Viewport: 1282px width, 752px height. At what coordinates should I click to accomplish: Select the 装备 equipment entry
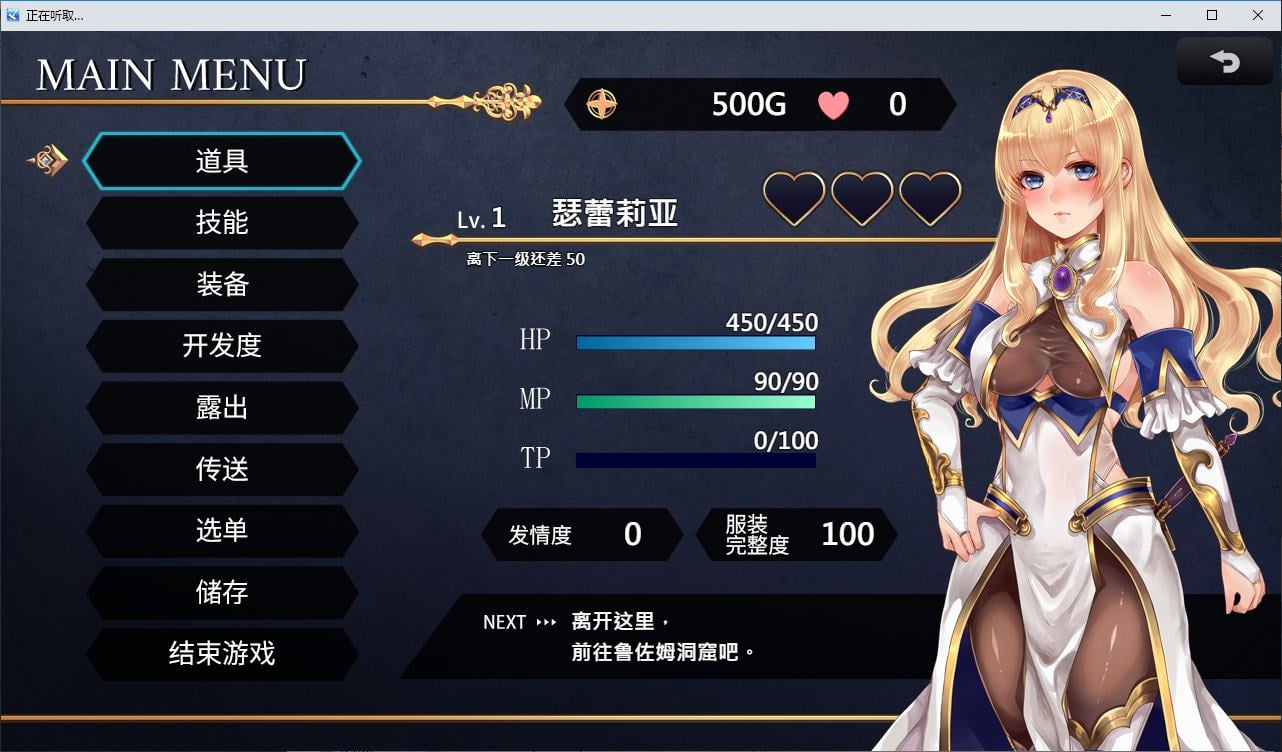[x=222, y=285]
